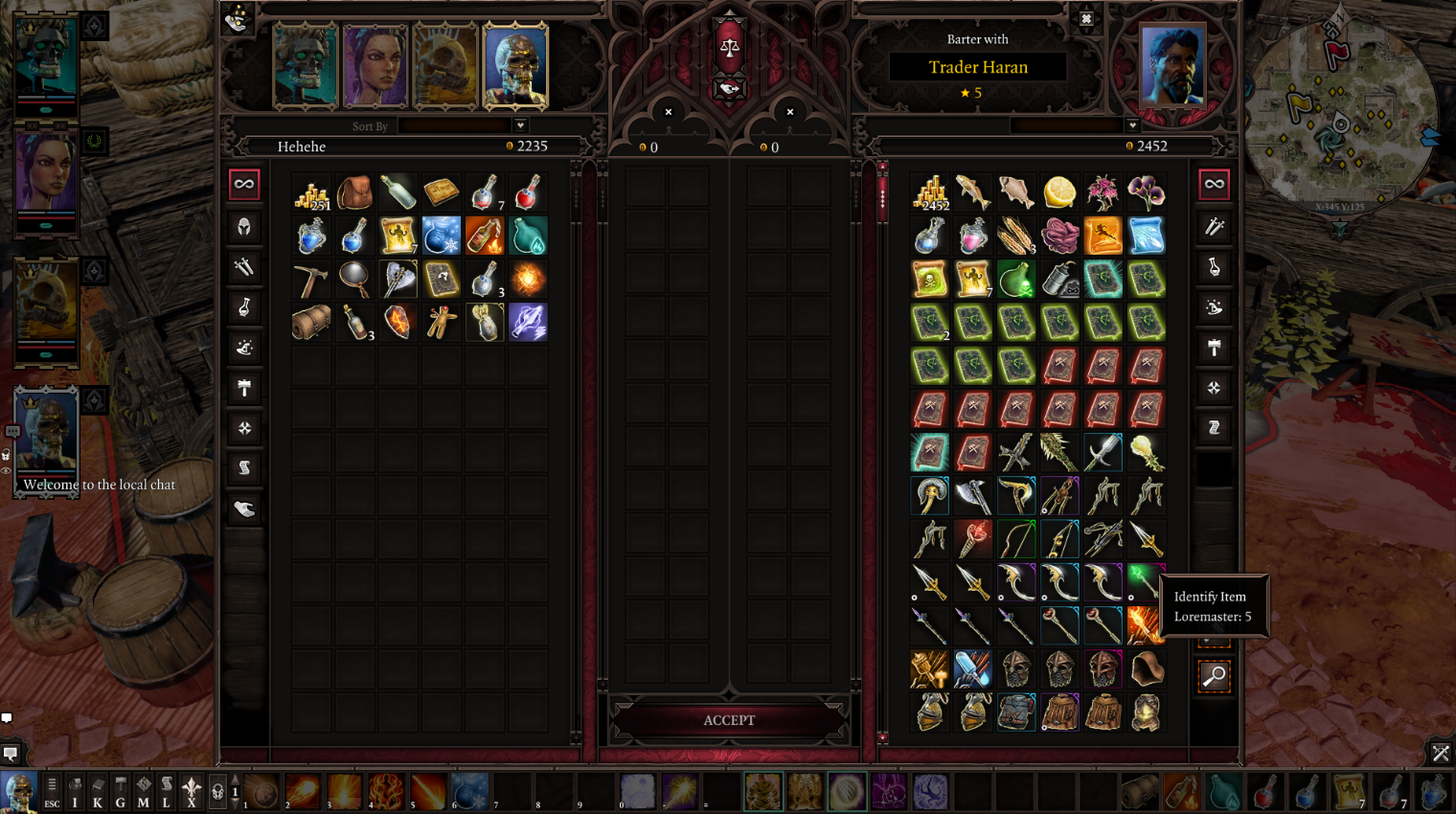Show all trader items with infinity filter
1456x814 pixels.
(1214, 184)
